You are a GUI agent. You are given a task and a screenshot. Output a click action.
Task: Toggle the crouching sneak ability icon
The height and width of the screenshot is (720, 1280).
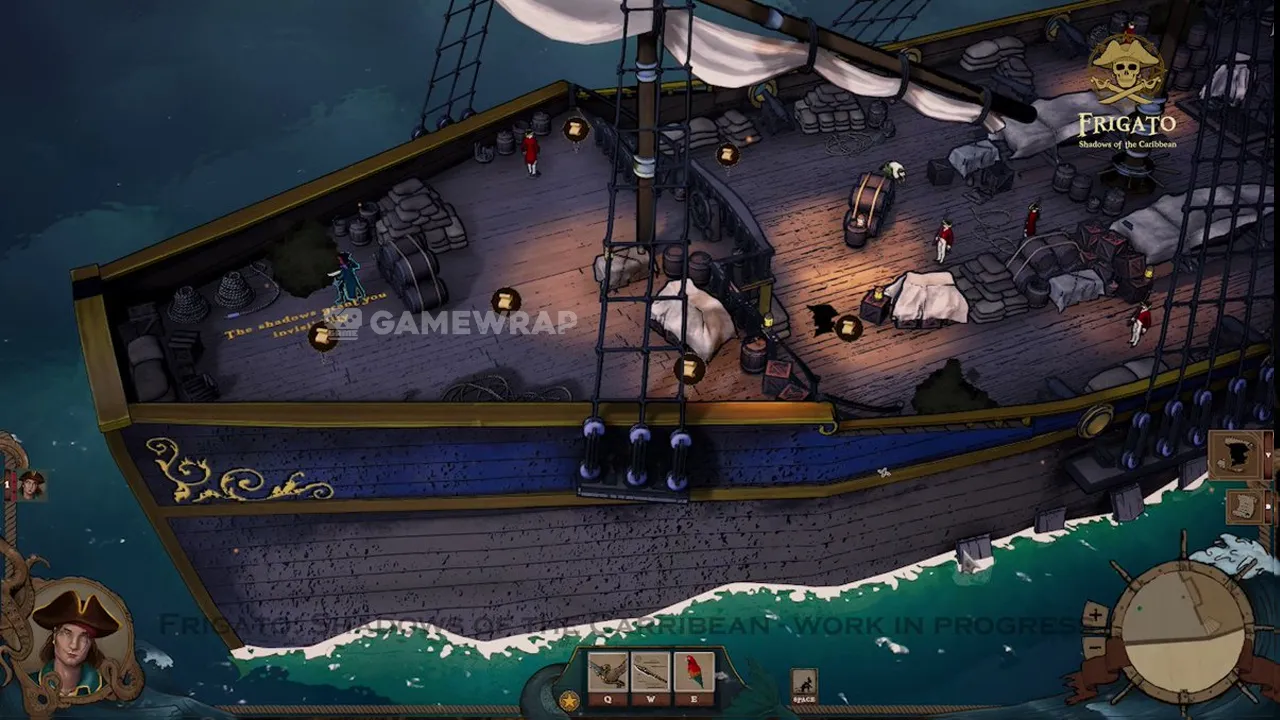(804, 685)
